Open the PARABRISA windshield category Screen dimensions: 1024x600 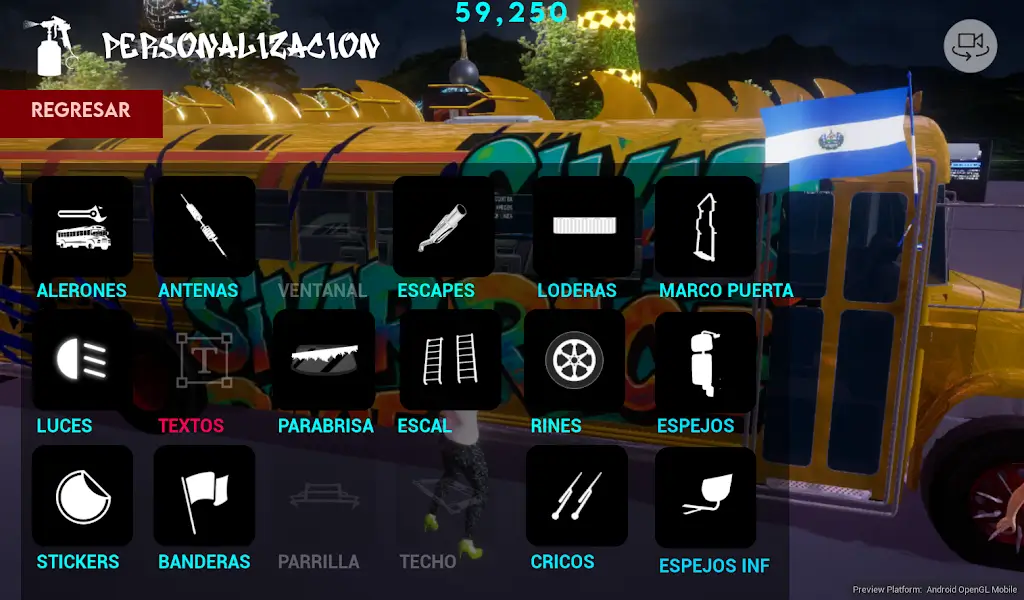(324, 360)
